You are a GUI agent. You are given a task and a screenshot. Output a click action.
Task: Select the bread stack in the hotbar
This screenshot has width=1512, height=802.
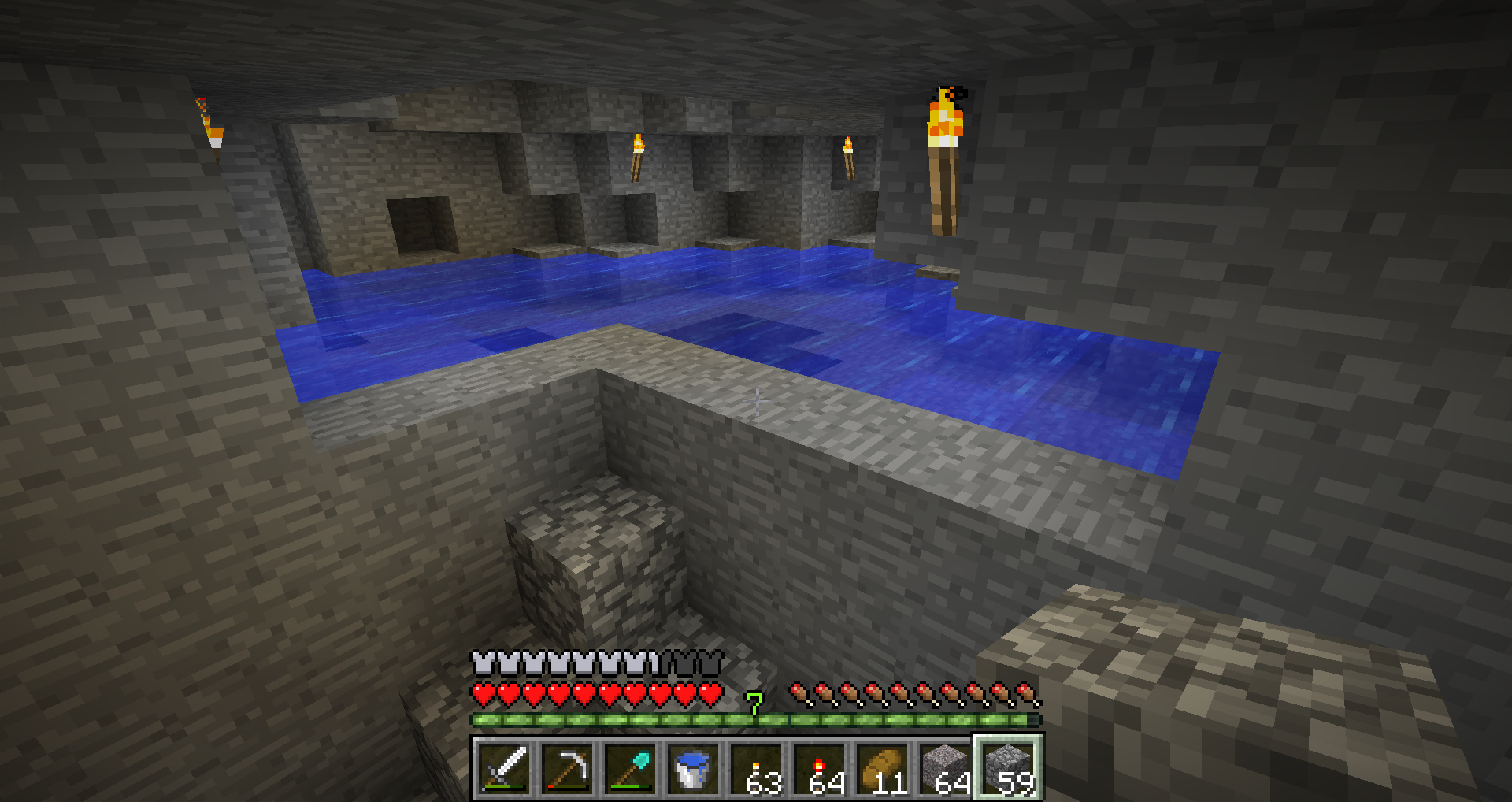click(882, 768)
